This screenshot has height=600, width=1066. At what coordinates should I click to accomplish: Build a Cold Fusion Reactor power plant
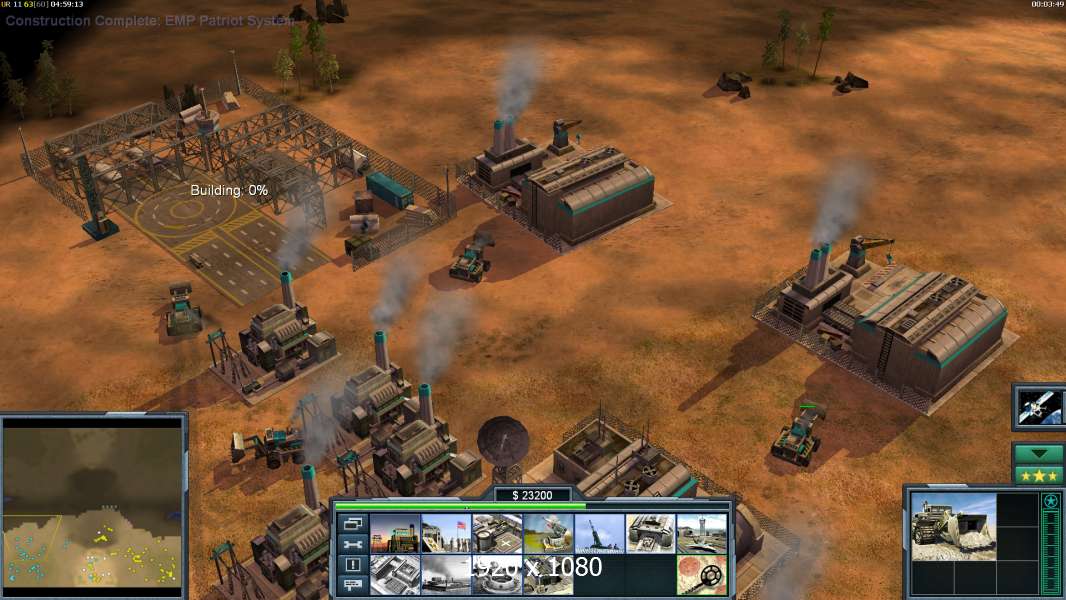(x=395, y=533)
